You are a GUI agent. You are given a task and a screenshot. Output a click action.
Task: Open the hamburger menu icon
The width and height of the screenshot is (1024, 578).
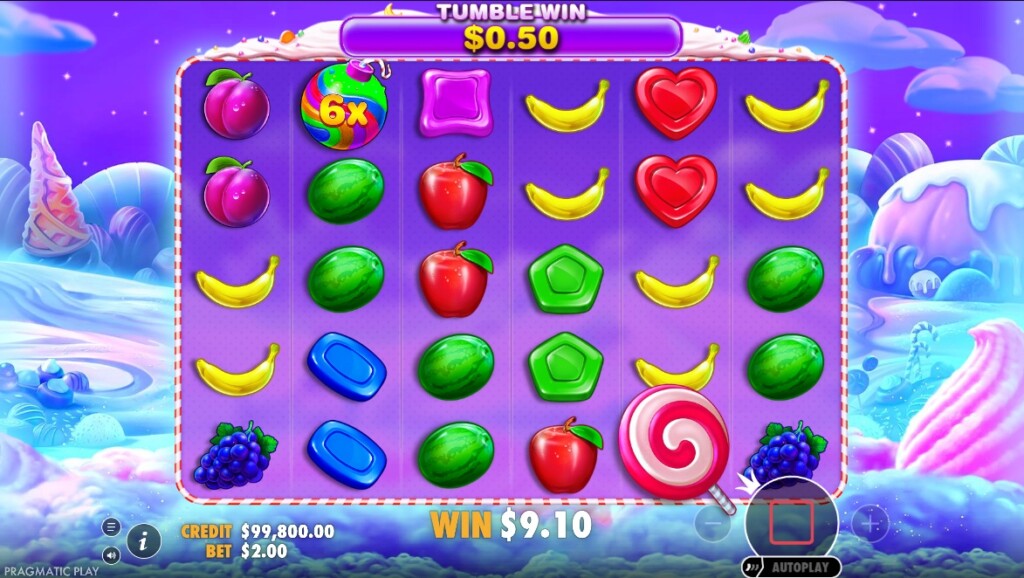[x=111, y=527]
